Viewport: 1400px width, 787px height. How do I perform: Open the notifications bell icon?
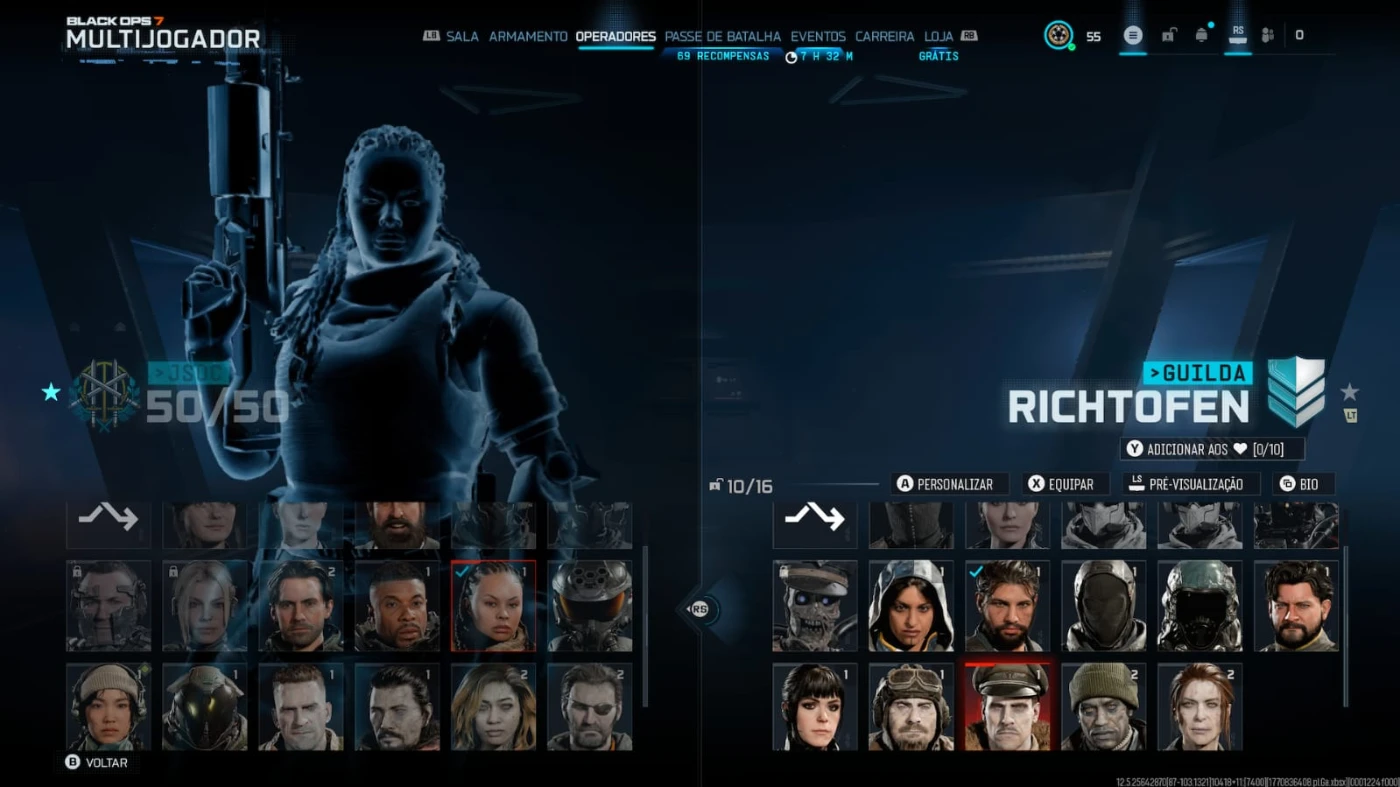click(x=1201, y=35)
